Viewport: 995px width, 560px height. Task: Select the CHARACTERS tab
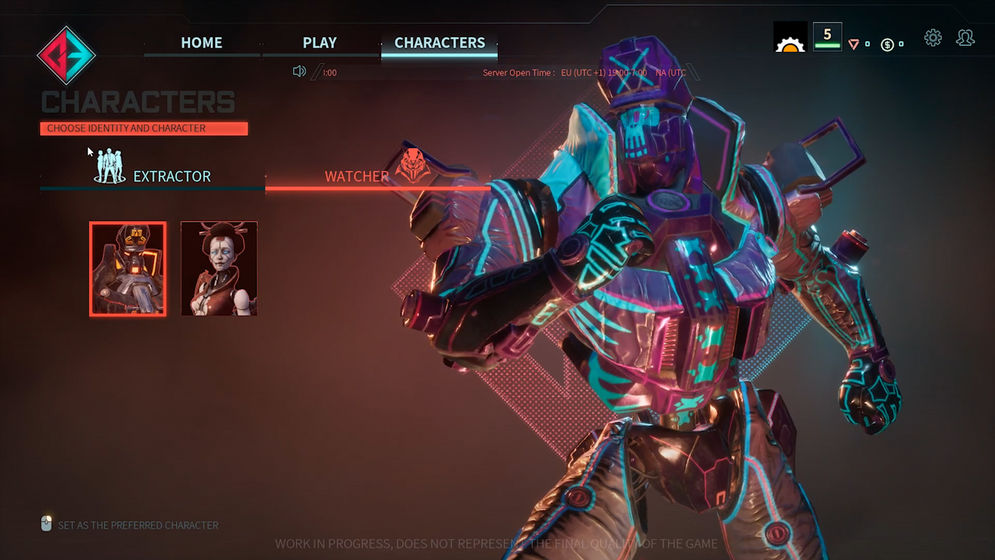point(439,43)
